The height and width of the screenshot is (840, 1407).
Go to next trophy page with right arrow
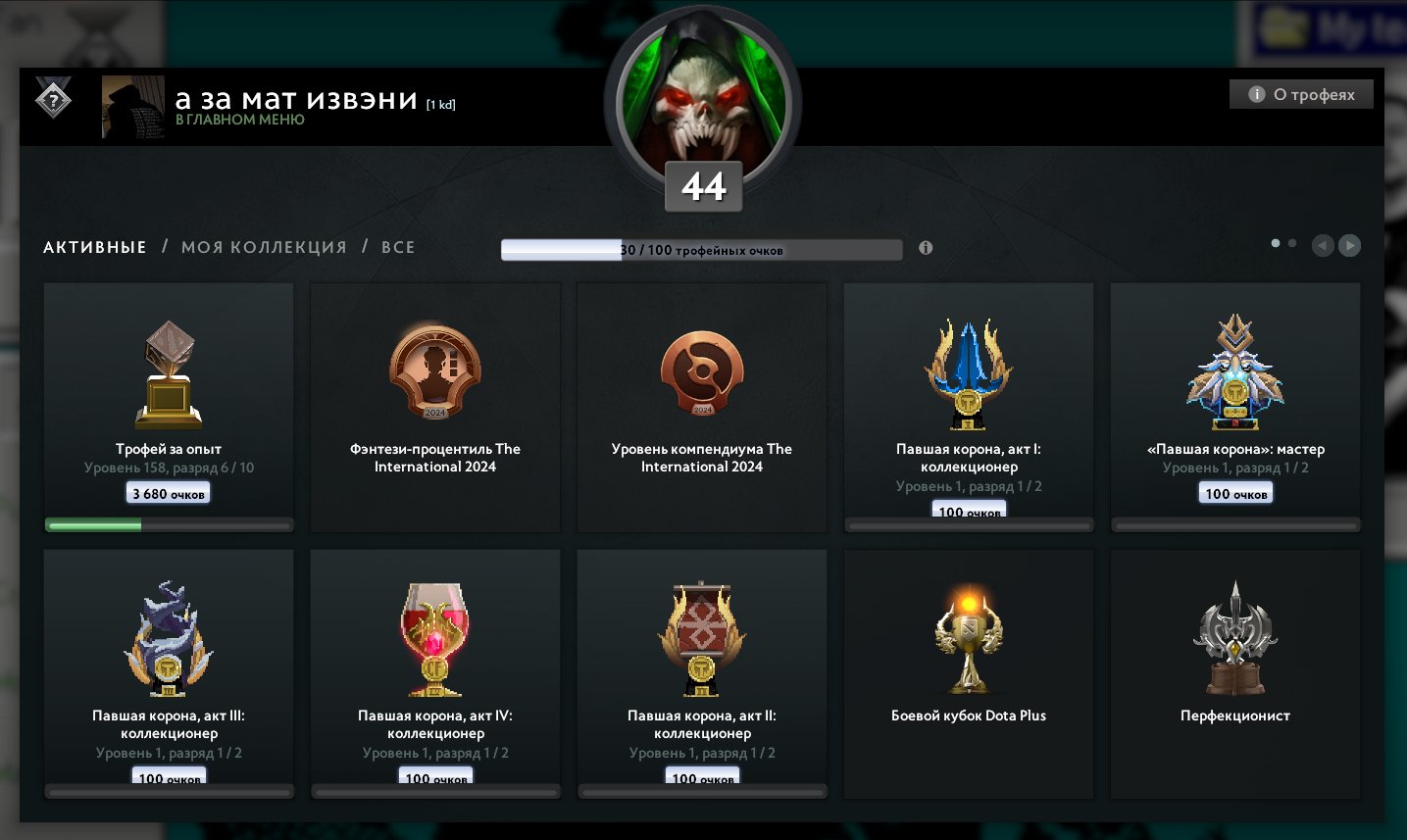point(1348,245)
